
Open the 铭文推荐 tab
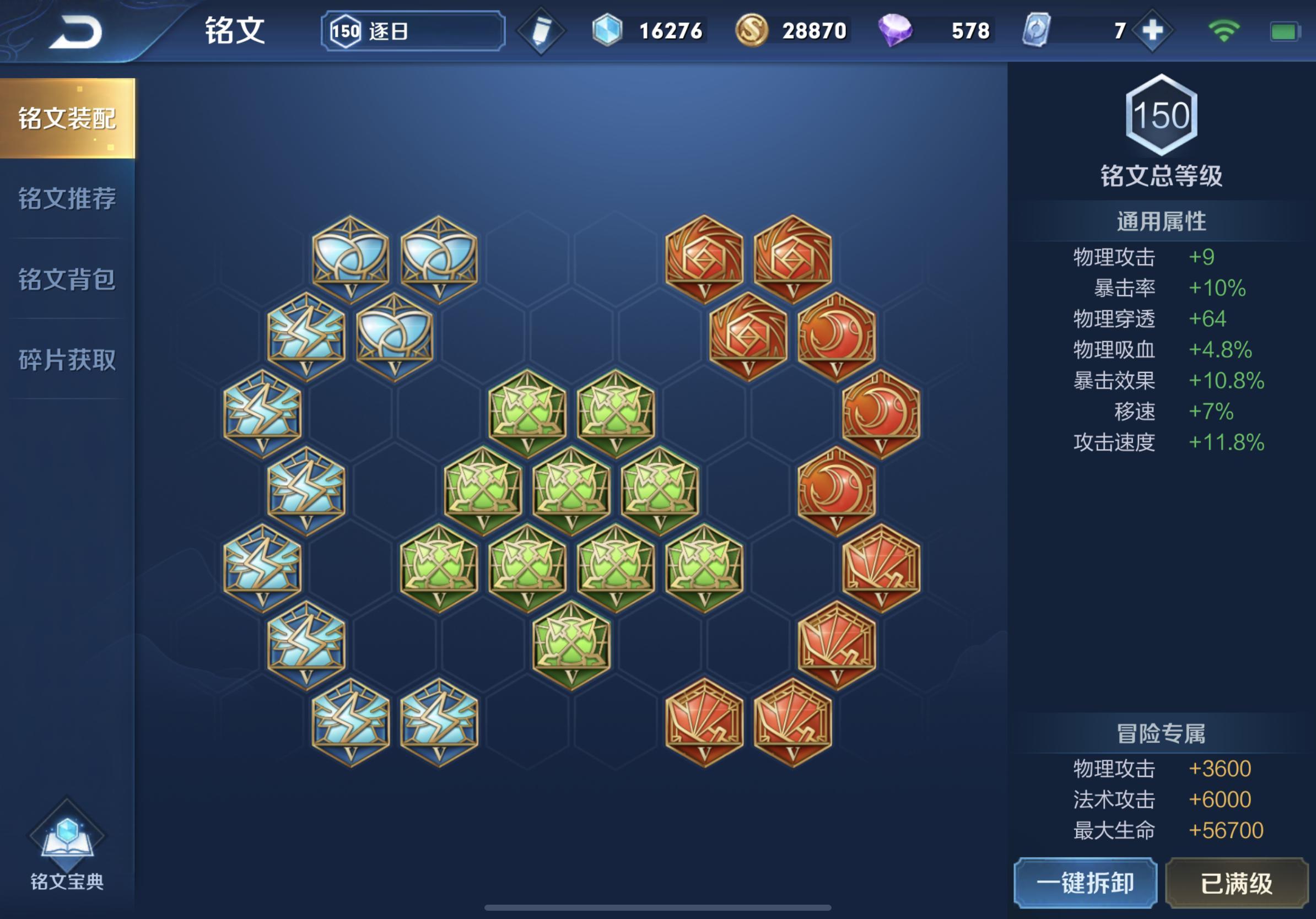(67, 199)
